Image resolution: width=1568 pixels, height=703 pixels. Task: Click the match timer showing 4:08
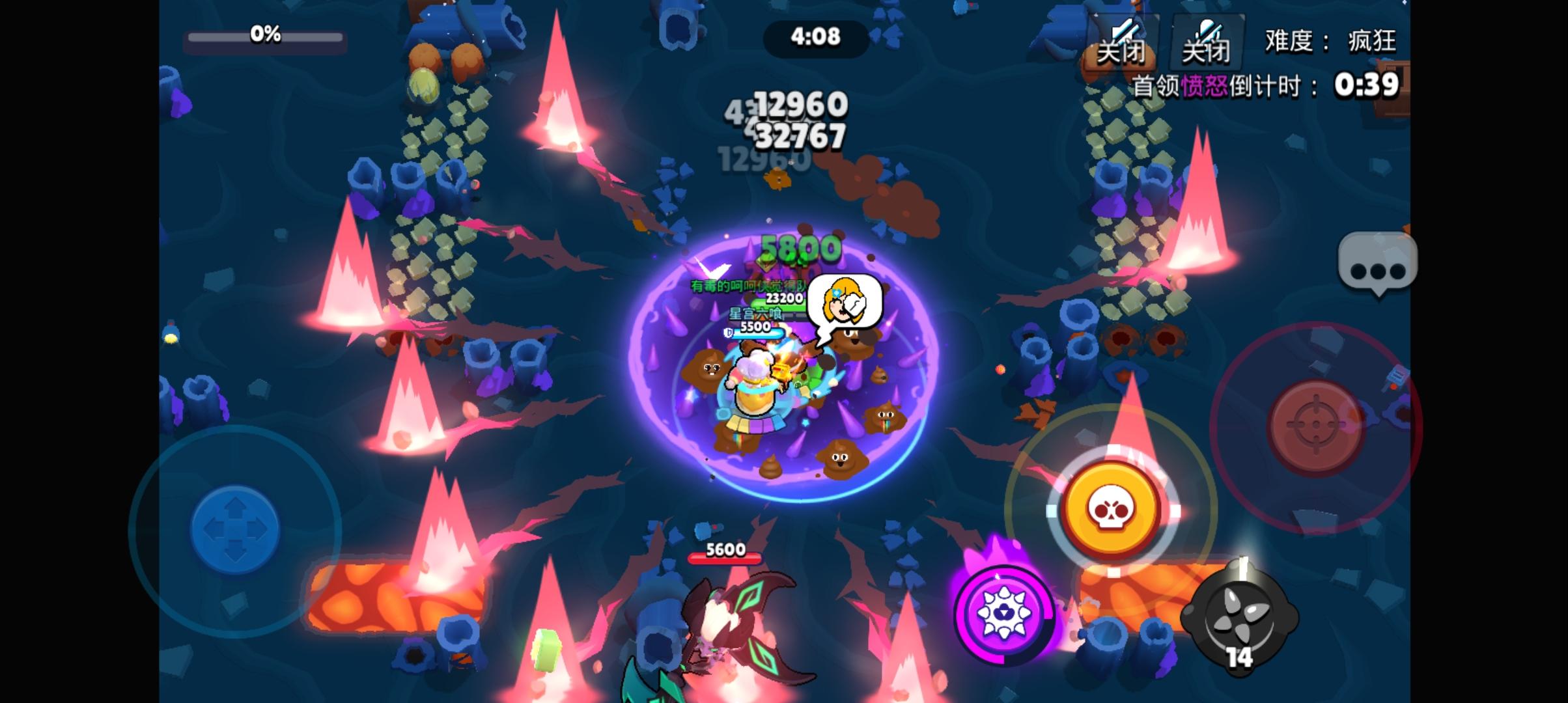coord(816,38)
